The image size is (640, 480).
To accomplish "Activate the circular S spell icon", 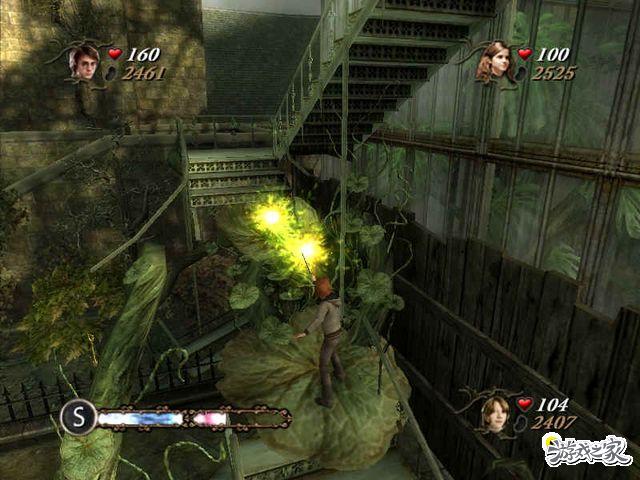I will tap(78, 417).
